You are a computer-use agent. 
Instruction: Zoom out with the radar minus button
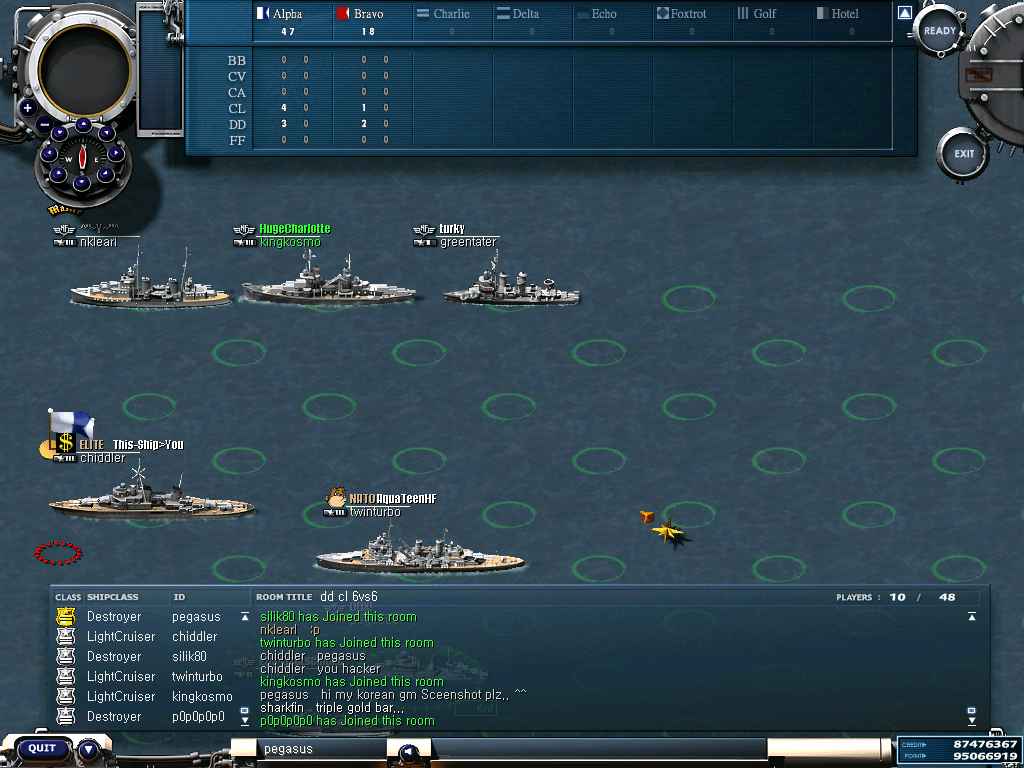[45, 125]
